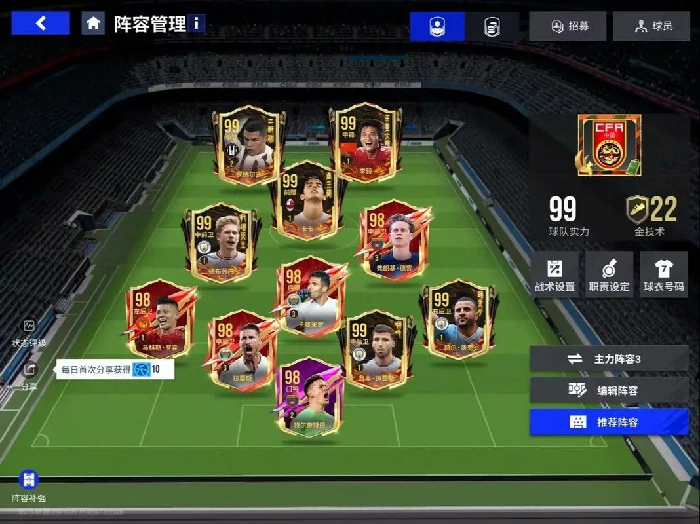The image size is (700, 524).
Task: Open the 球员 players list
Action: pos(651,27)
